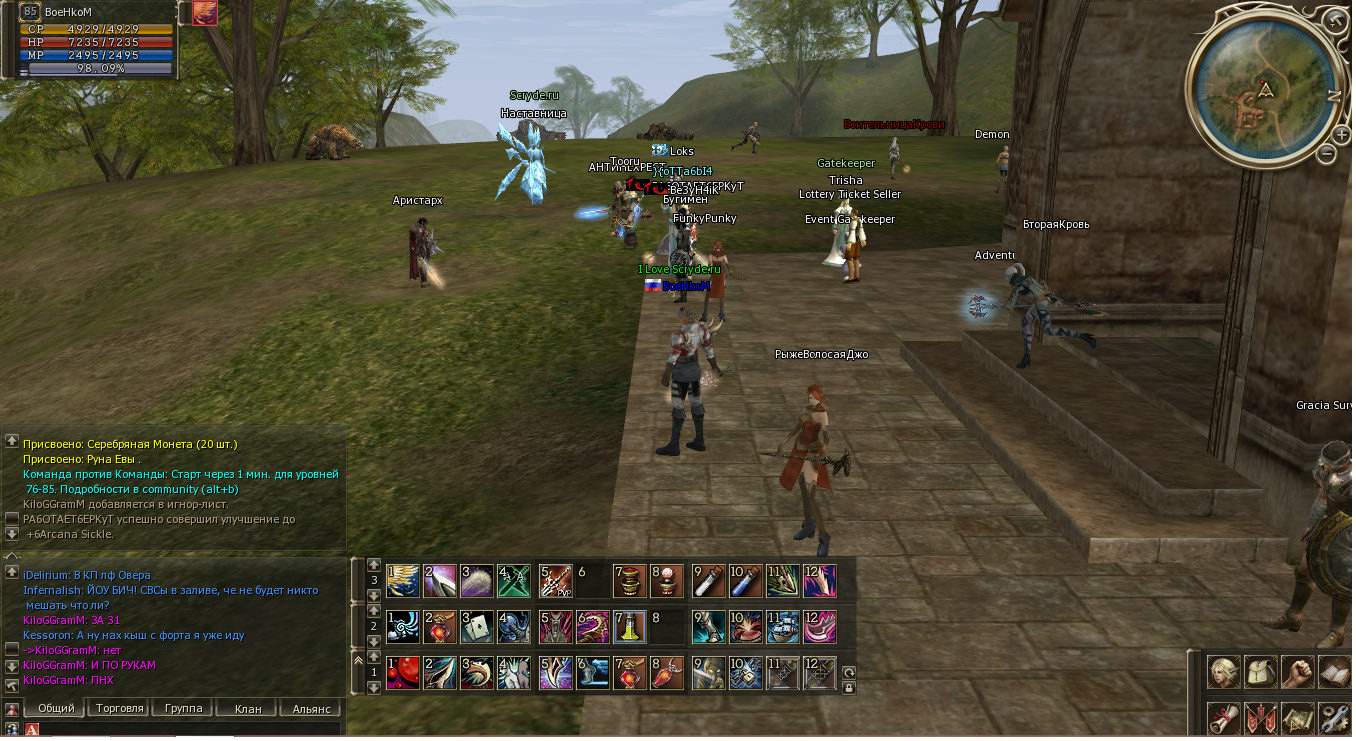The height and width of the screenshot is (741, 1356).
Task: Switch to the Клан chat tab
Action: point(247,708)
